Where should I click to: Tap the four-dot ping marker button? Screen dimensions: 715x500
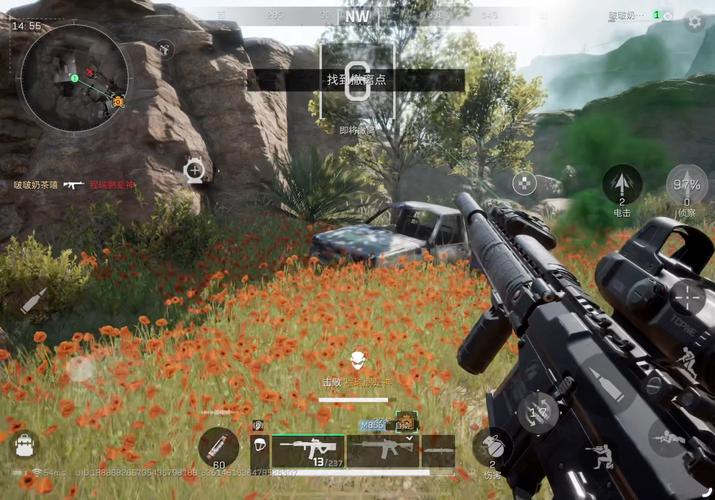coord(525,182)
